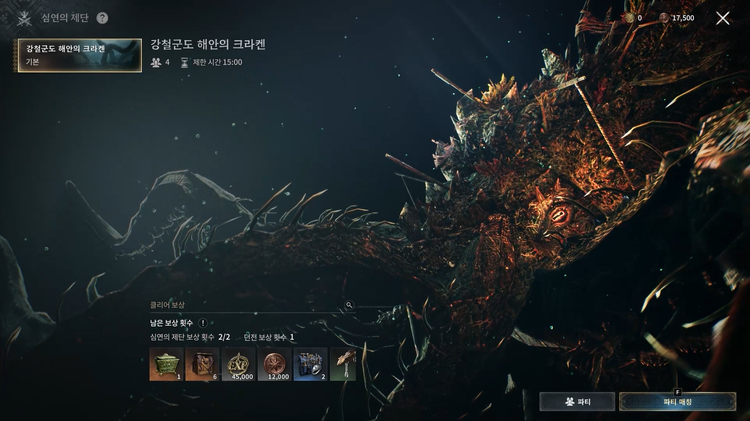Click the 파티 button
Screen dimensions: 750x421
(577, 401)
